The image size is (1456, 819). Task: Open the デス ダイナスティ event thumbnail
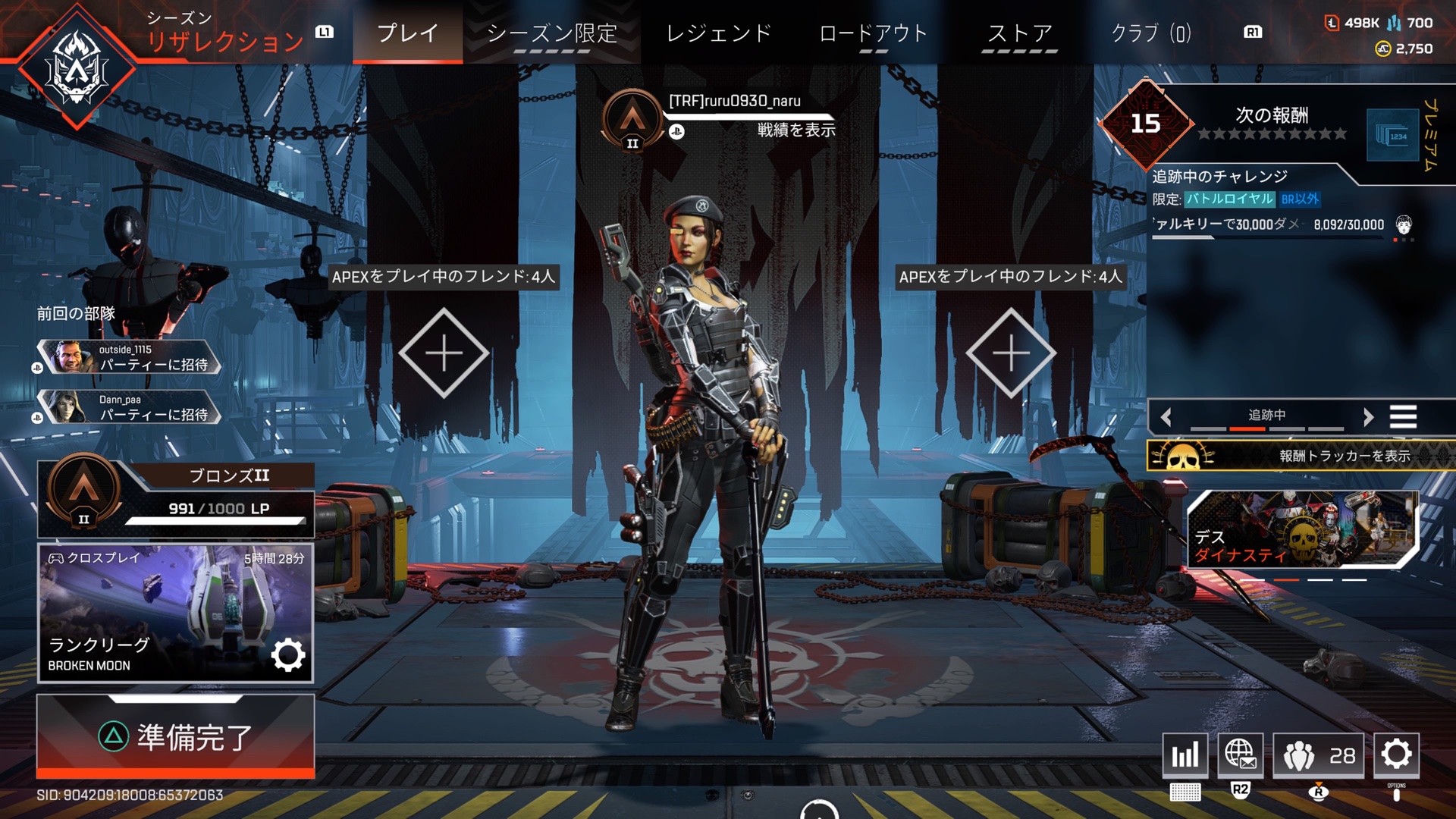[x=1301, y=529]
